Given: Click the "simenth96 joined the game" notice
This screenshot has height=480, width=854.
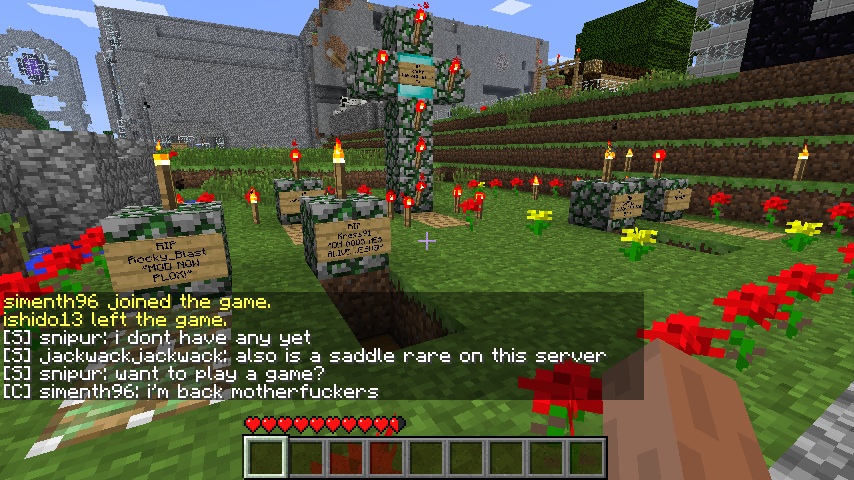Looking at the screenshot, I should coord(136,301).
